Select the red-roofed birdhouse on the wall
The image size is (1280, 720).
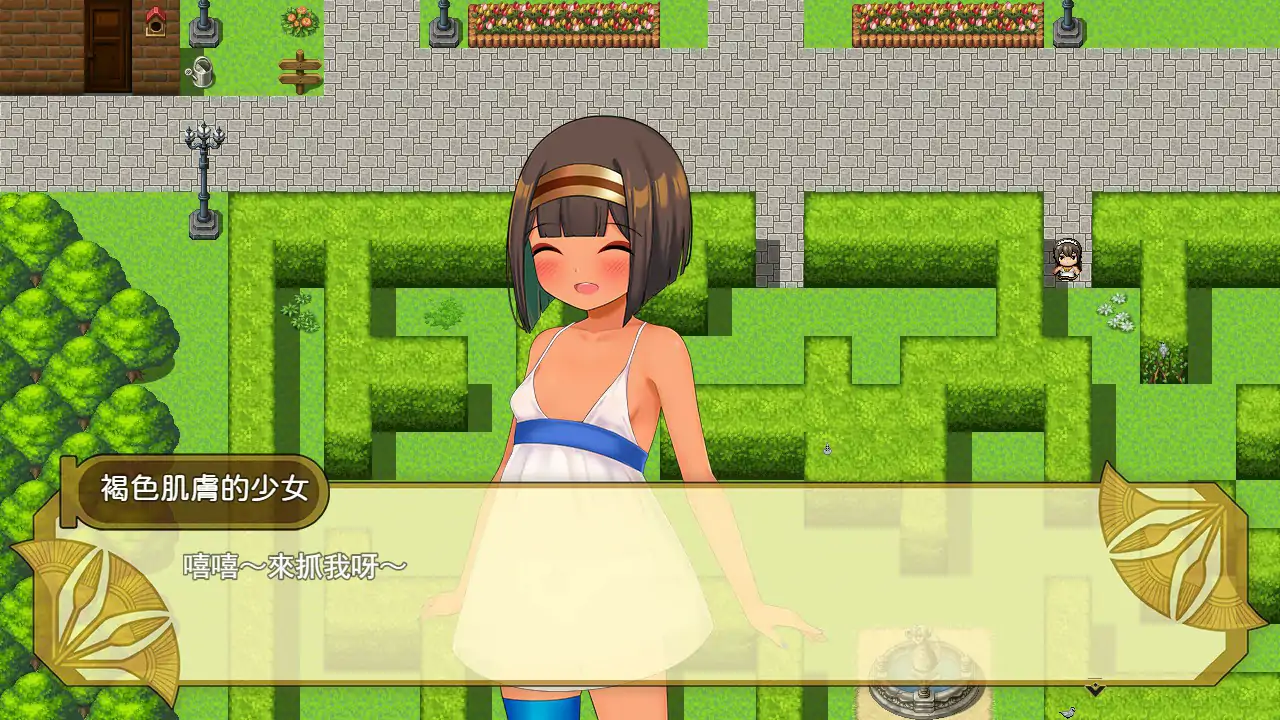(x=156, y=22)
